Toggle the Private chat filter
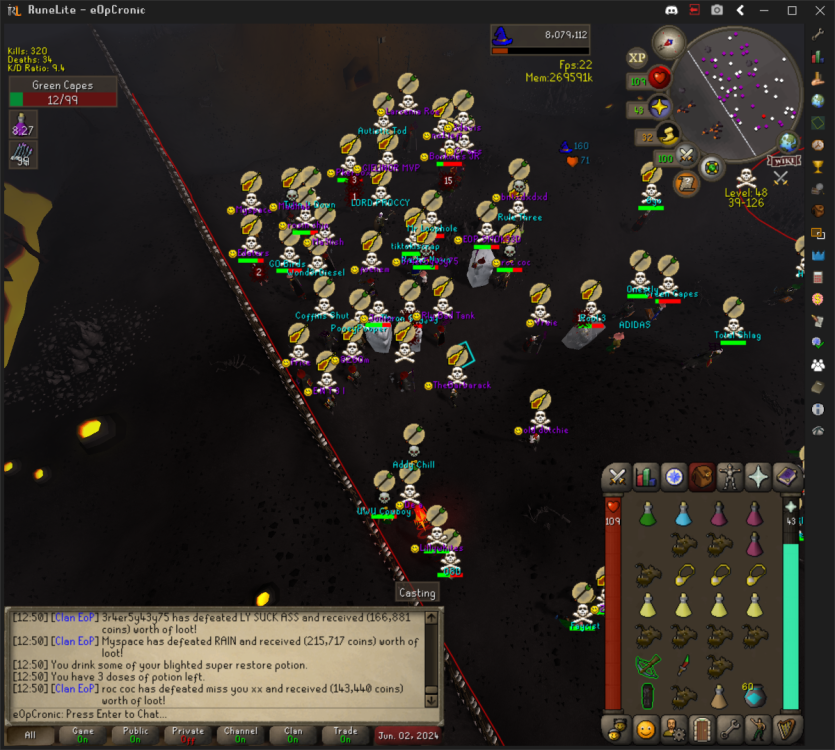The height and width of the screenshot is (750, 835). point(188,735)
